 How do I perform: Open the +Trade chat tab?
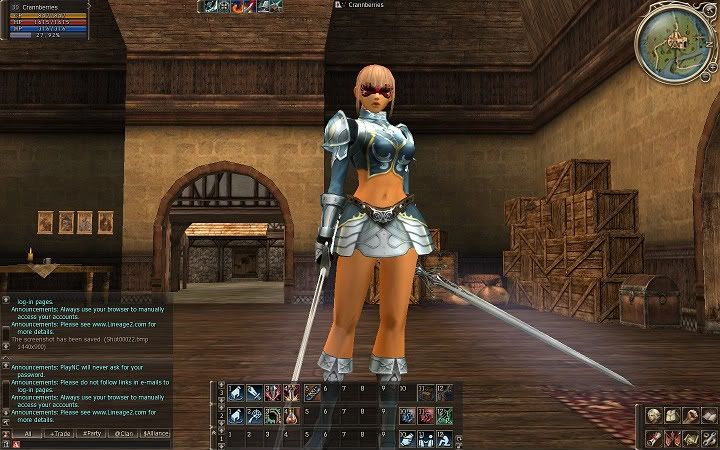tap(60, 434)
